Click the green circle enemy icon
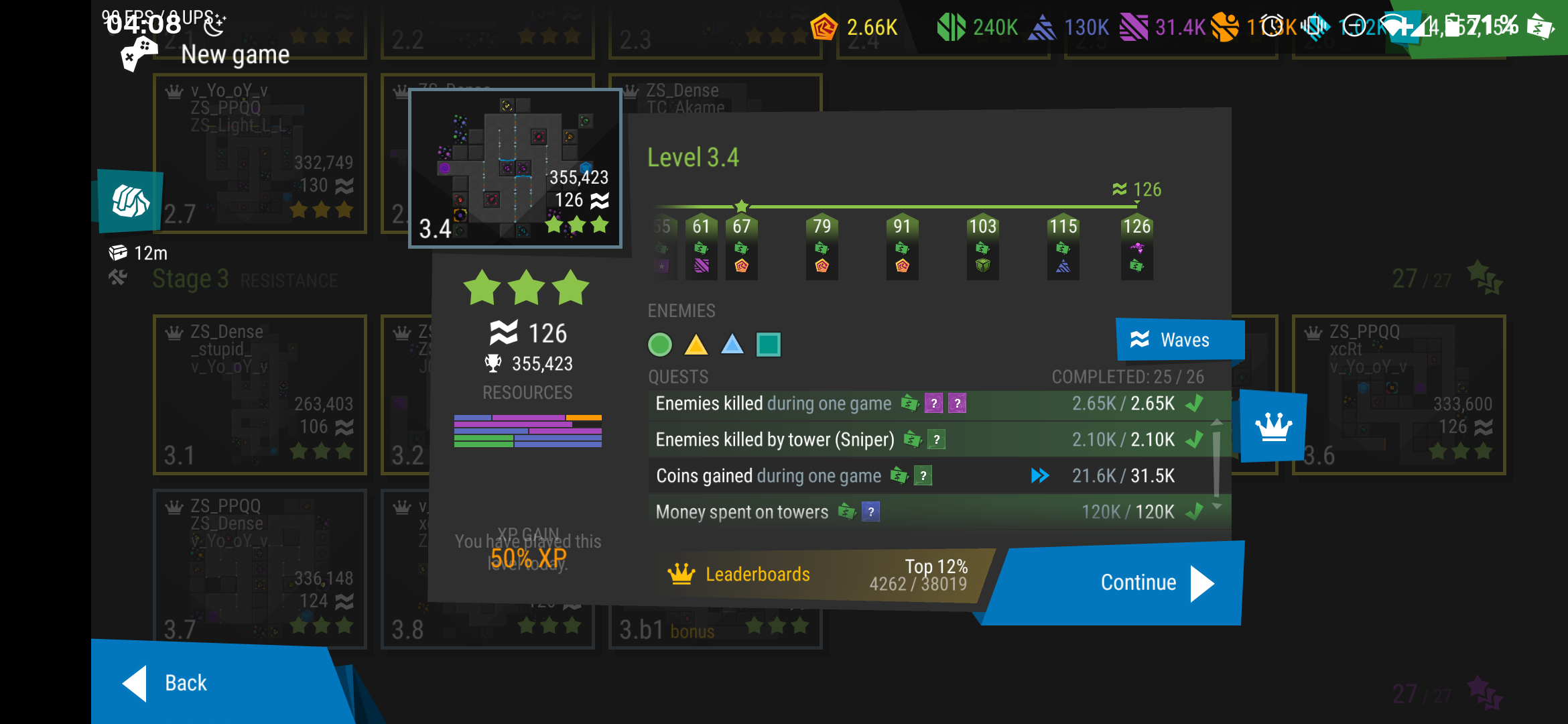Viewport: 1568px width, 724px height. click(660, 345)
